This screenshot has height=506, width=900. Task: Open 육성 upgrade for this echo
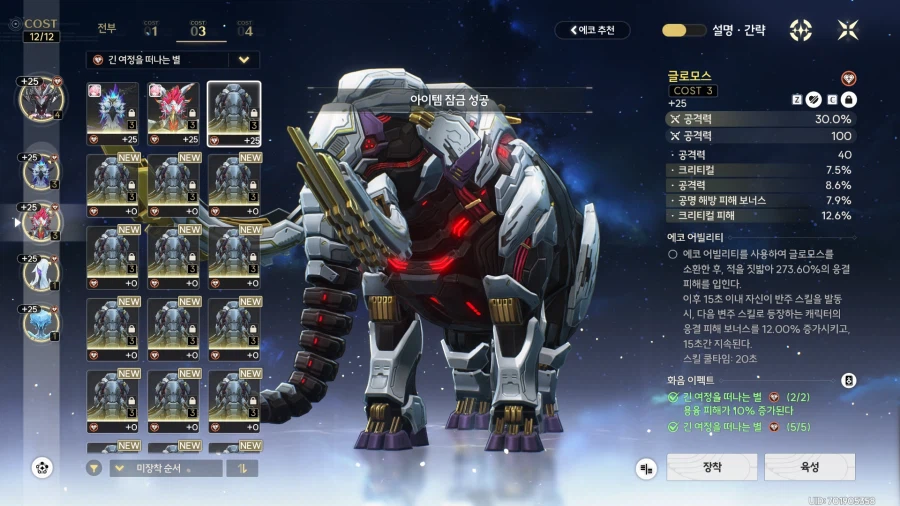click(809, 467)
